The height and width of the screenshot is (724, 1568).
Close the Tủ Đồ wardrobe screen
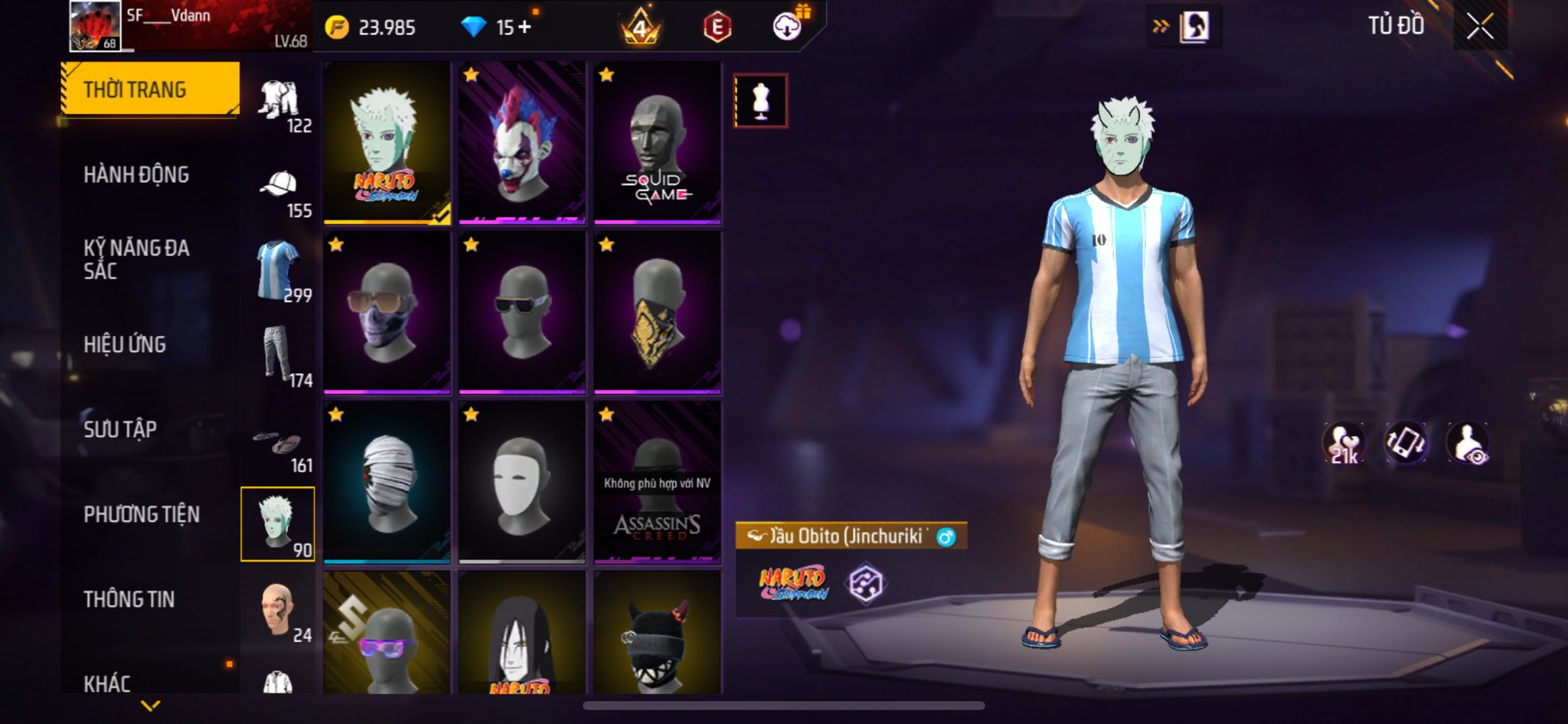[x=1480, y=27]
